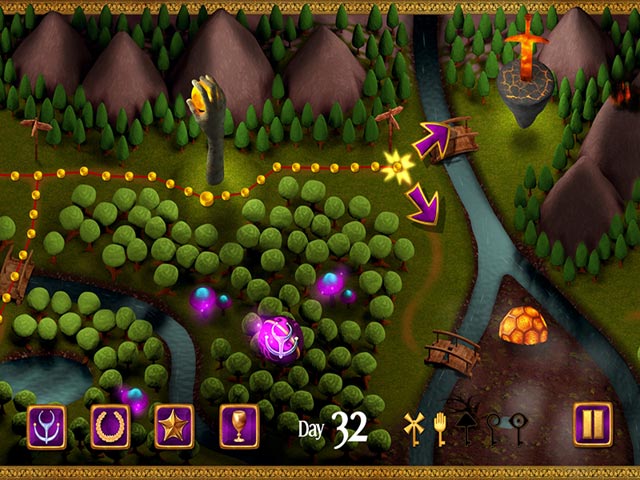Select the laurel wreath button
This screenshot has width=640, height=480.
(111, 425)
